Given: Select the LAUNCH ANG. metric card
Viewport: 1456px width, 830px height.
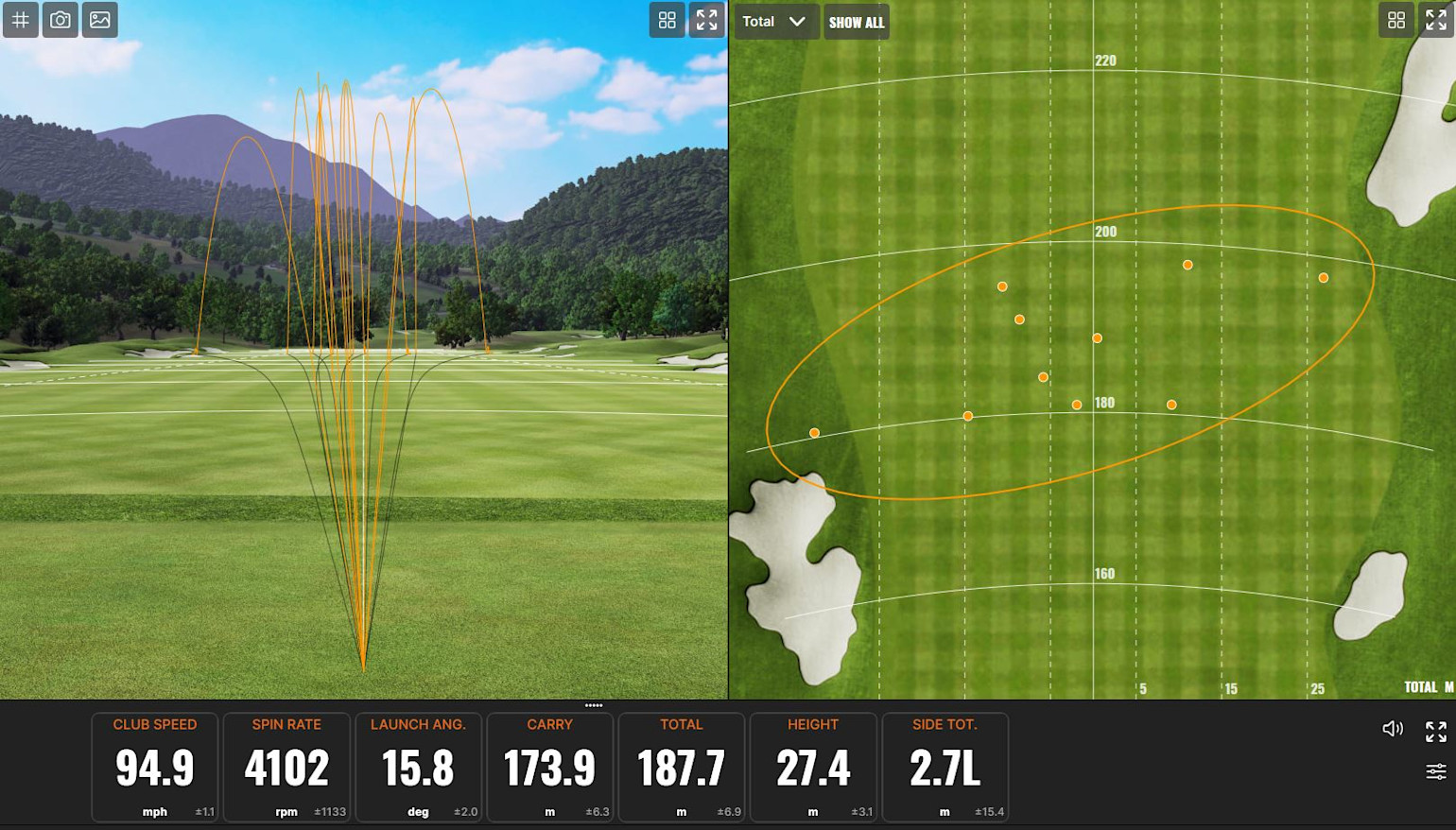Looking at the screenshot, I should click(x=418, y=766).
